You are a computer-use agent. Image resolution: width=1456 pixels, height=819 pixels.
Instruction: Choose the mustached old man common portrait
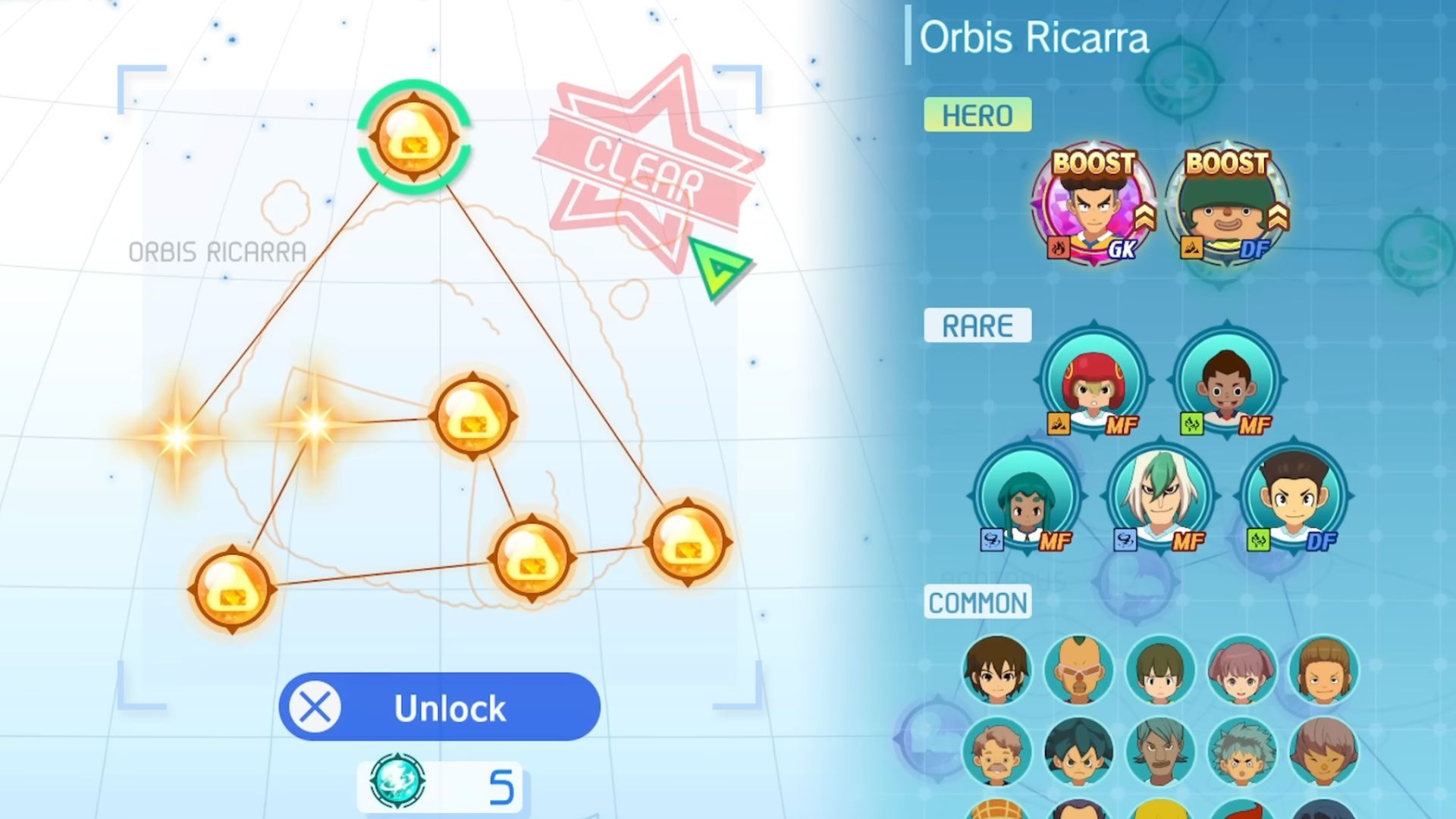[x=996, y=752]
